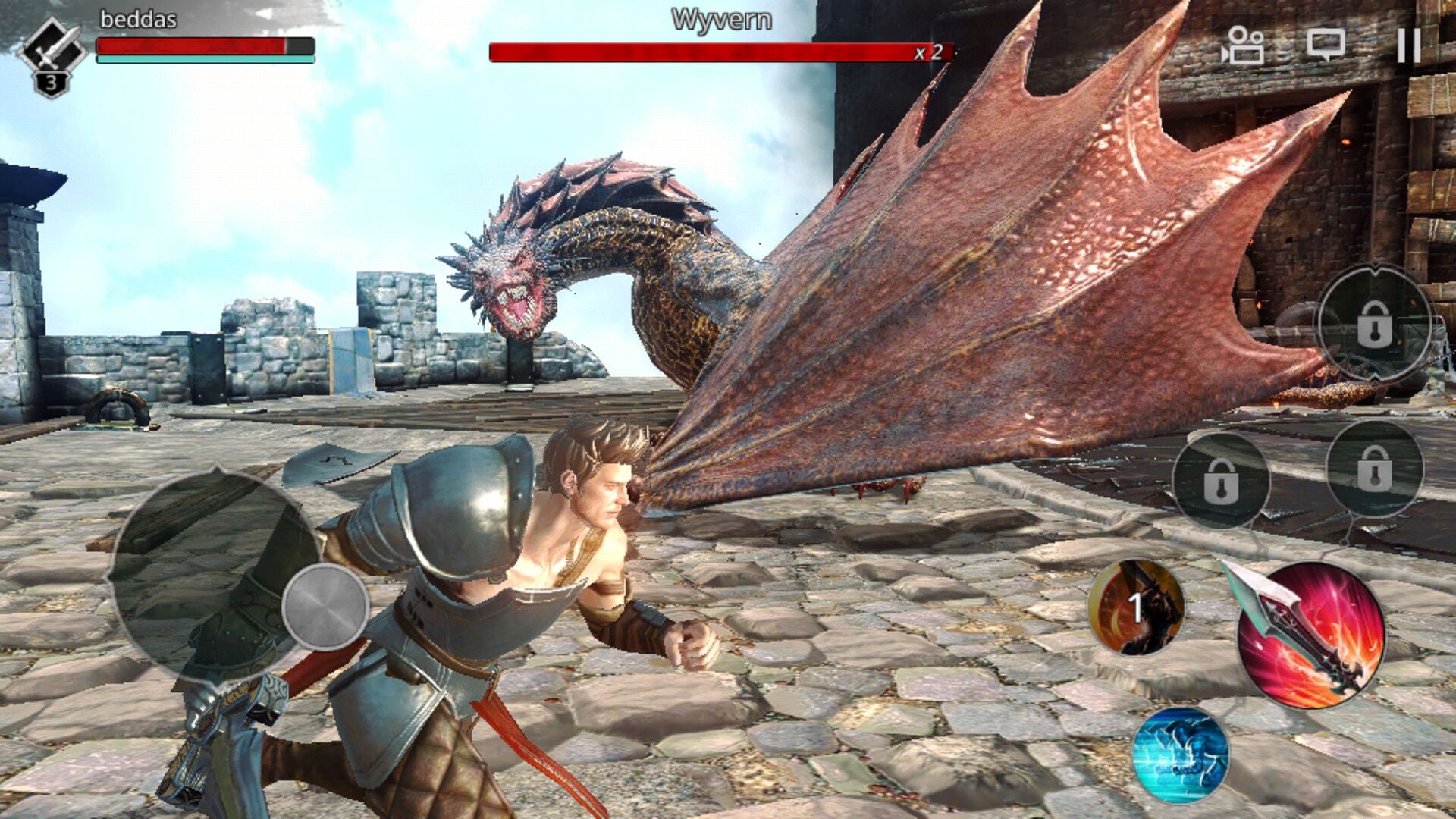Toggle the camera view icon
This screenshot has width=1456, height=819.
(1242, 45)
